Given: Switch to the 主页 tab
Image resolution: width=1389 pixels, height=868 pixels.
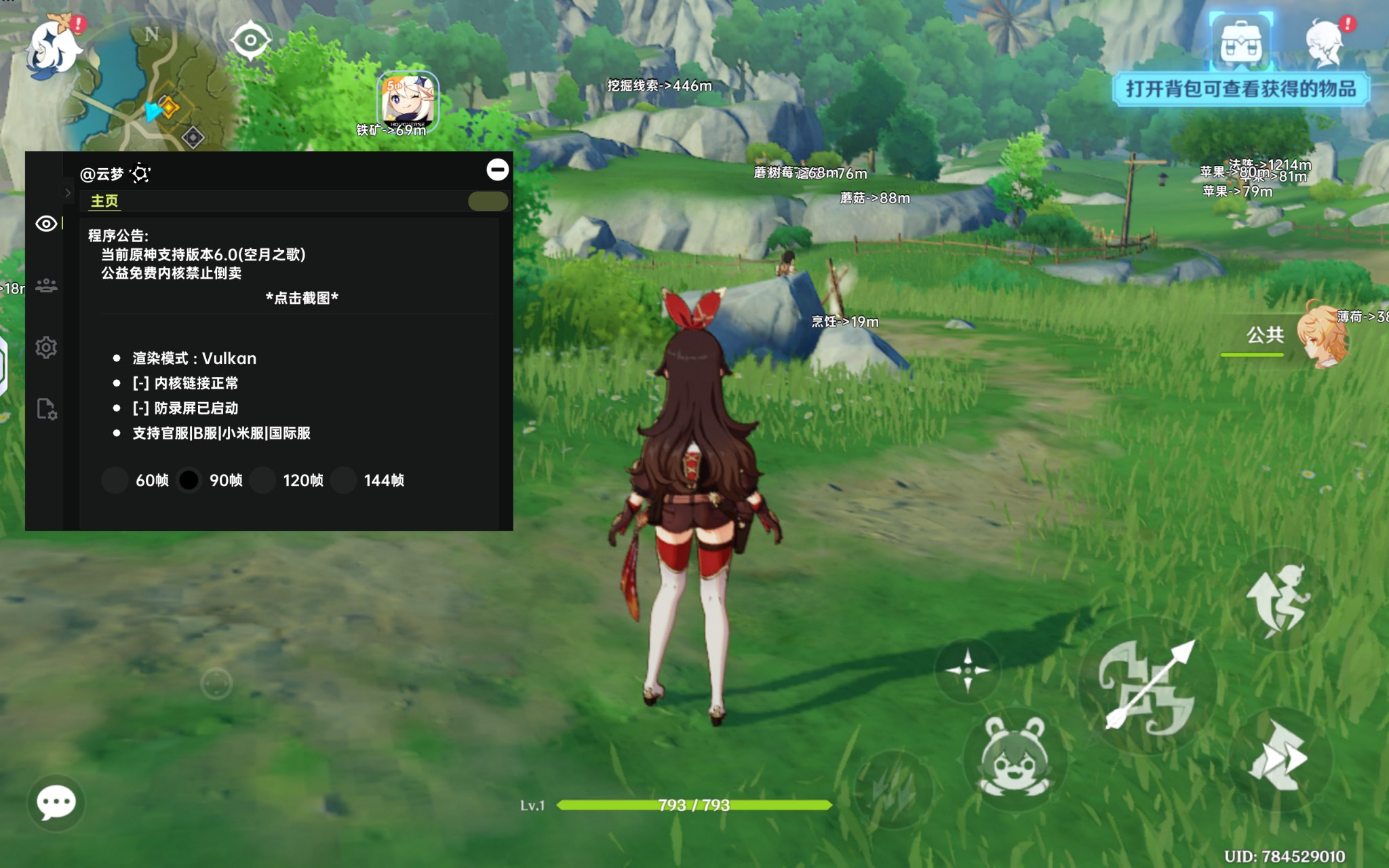Looking at the screenshot, I should (104, 201).
